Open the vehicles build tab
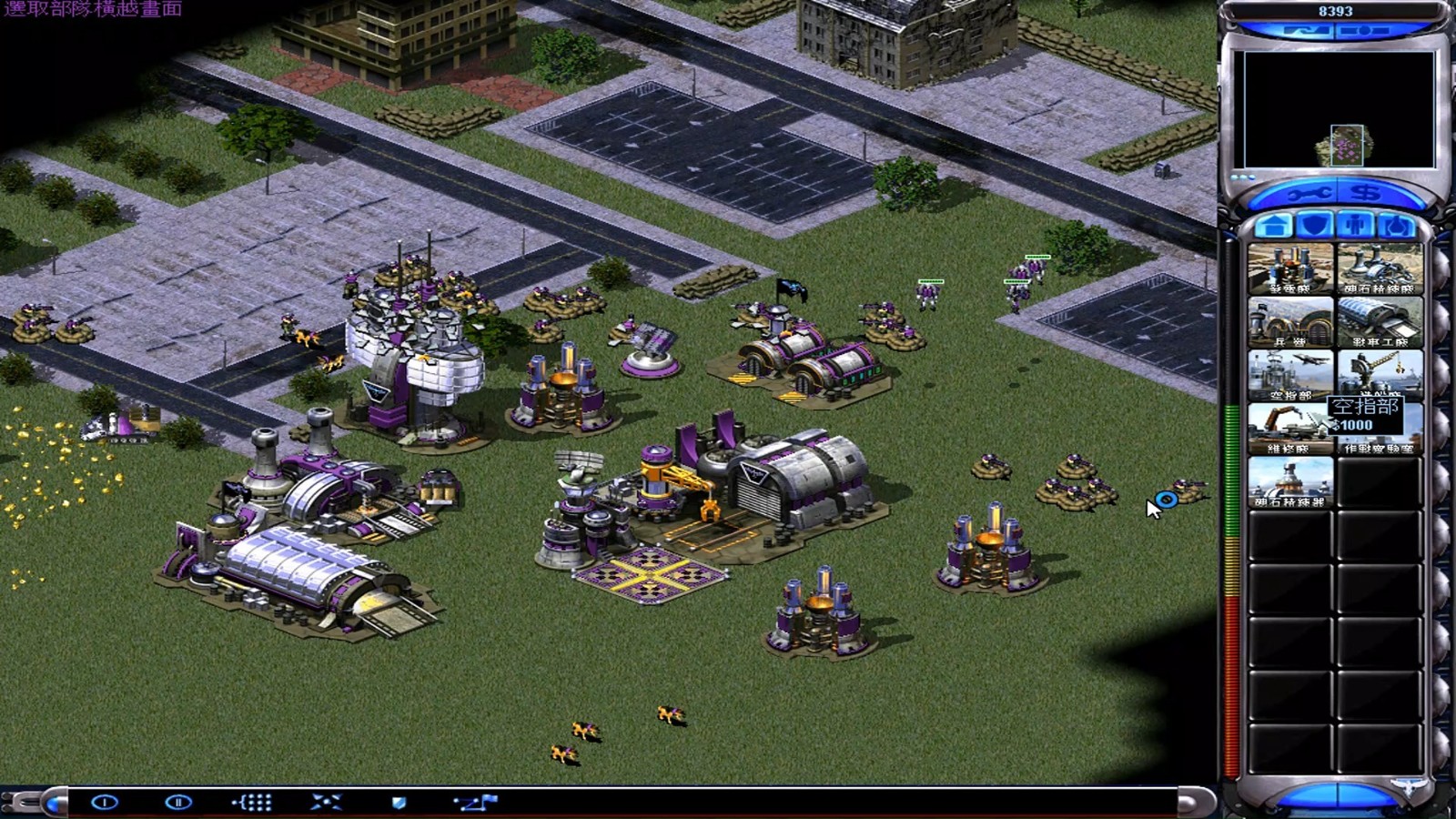This screenshot has width=1456, height=819. point(1398,226)
